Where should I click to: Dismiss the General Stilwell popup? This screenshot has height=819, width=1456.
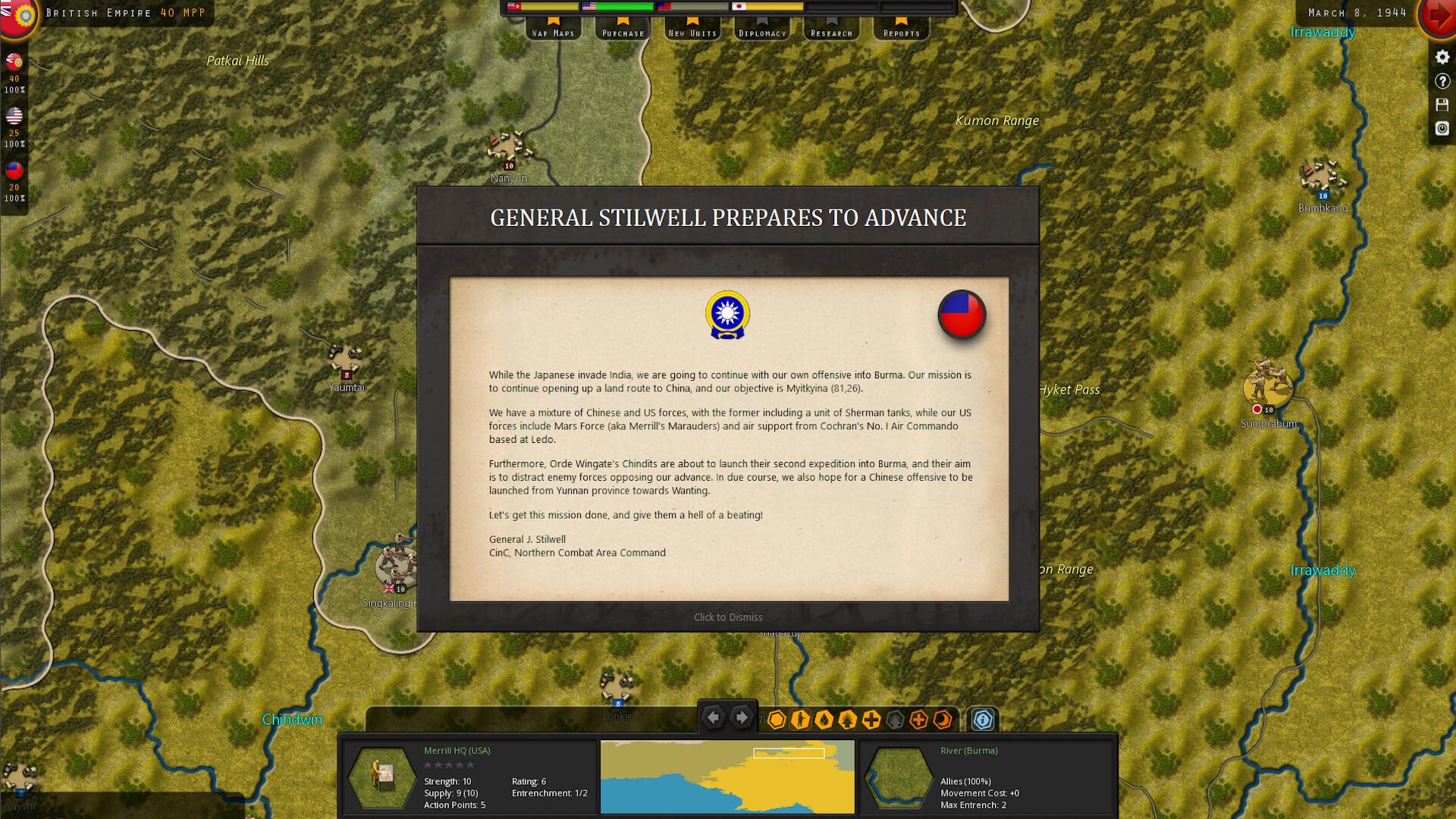coord(726,617)
